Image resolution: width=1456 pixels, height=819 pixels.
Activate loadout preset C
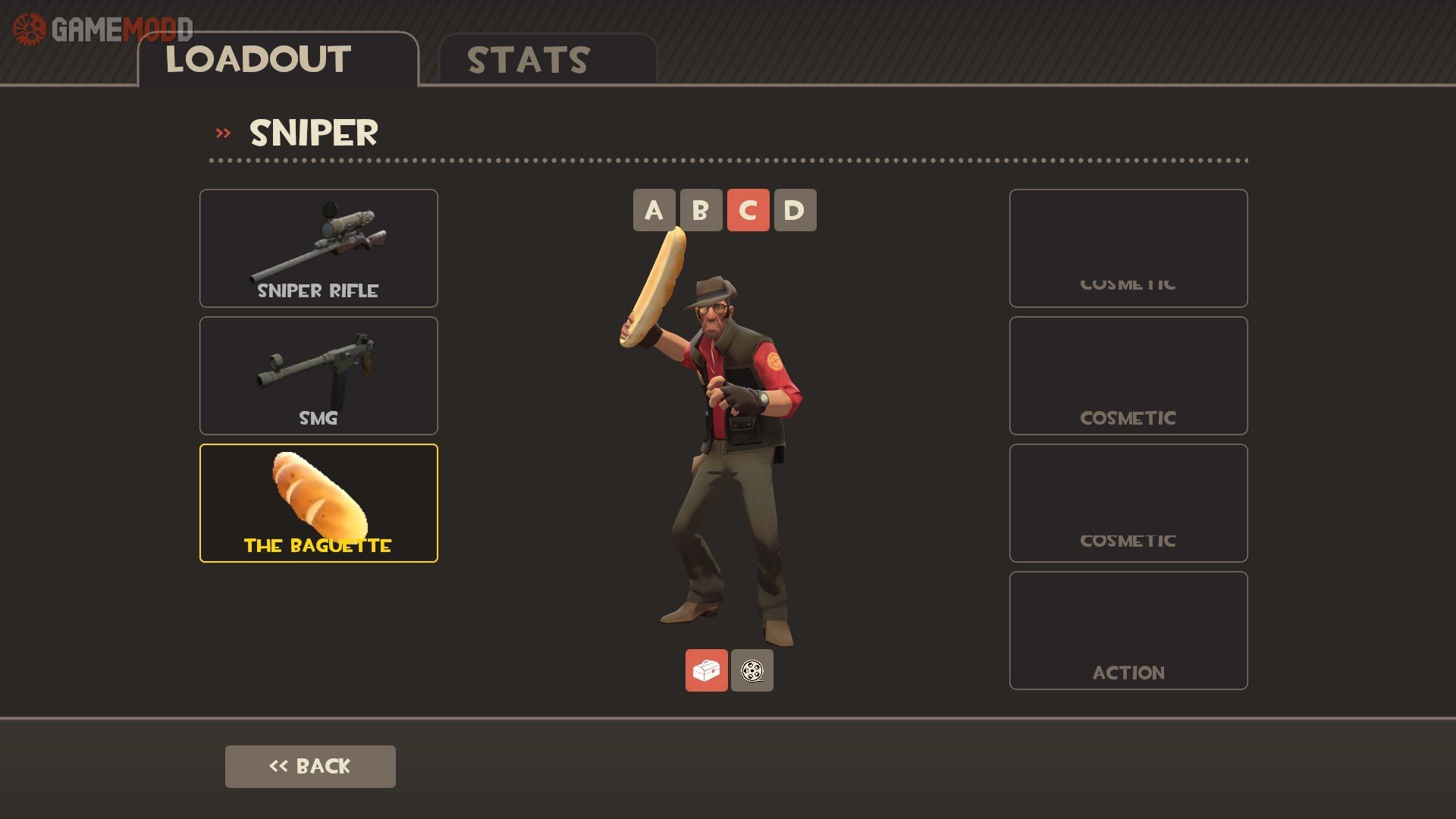pos(748,210)
